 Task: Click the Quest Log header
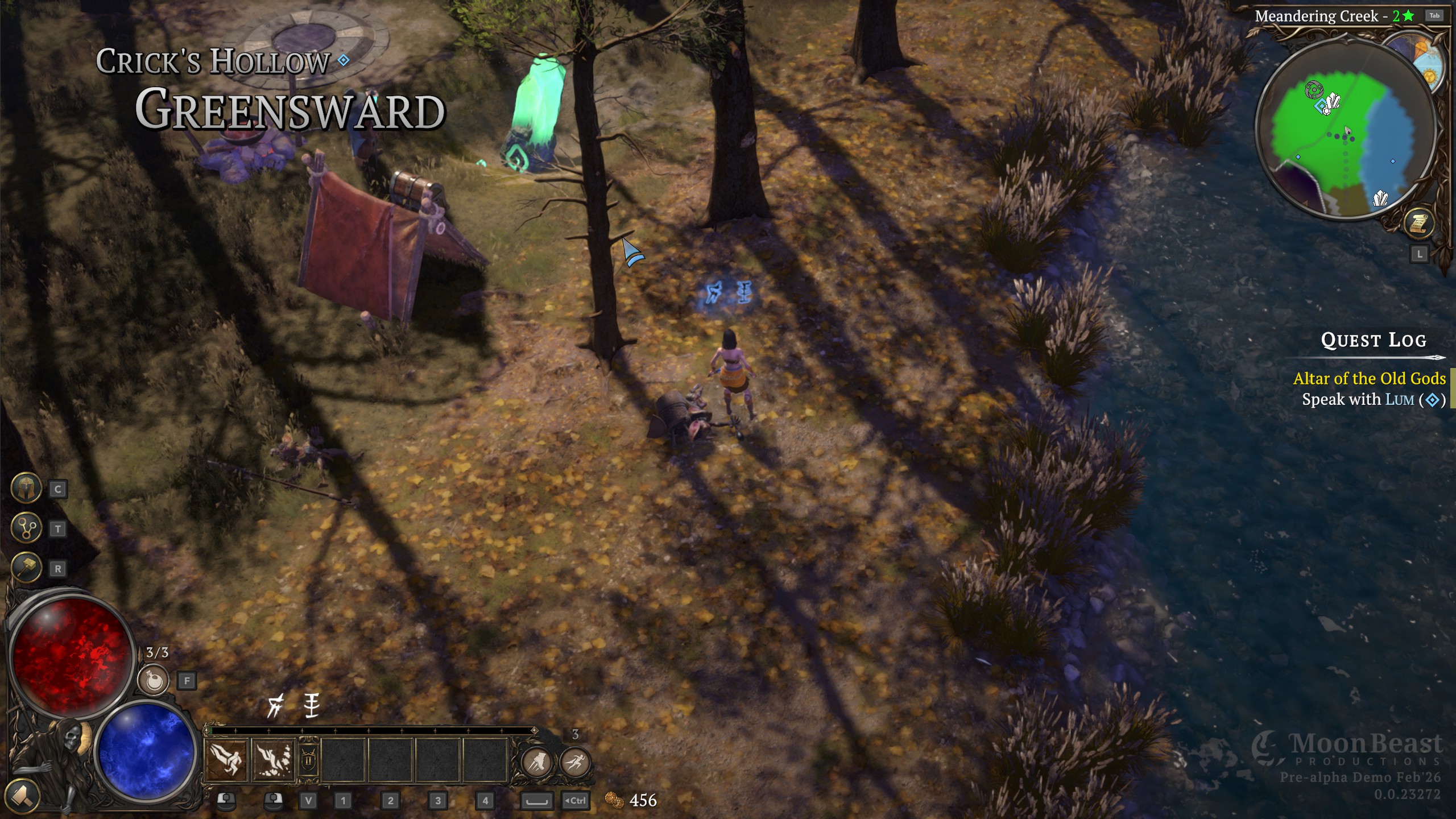pyautogui.click(x=1373, y=340)
